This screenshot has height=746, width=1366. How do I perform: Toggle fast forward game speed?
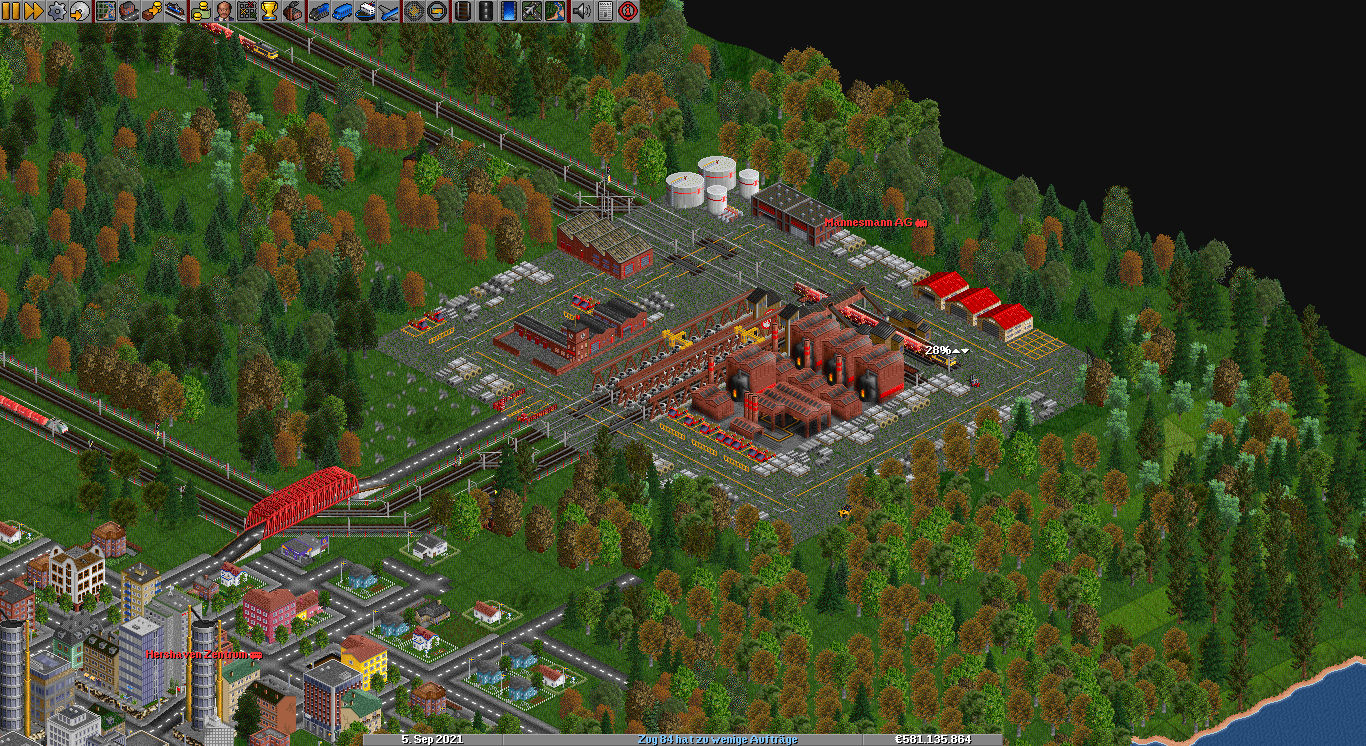coord(33,11)
